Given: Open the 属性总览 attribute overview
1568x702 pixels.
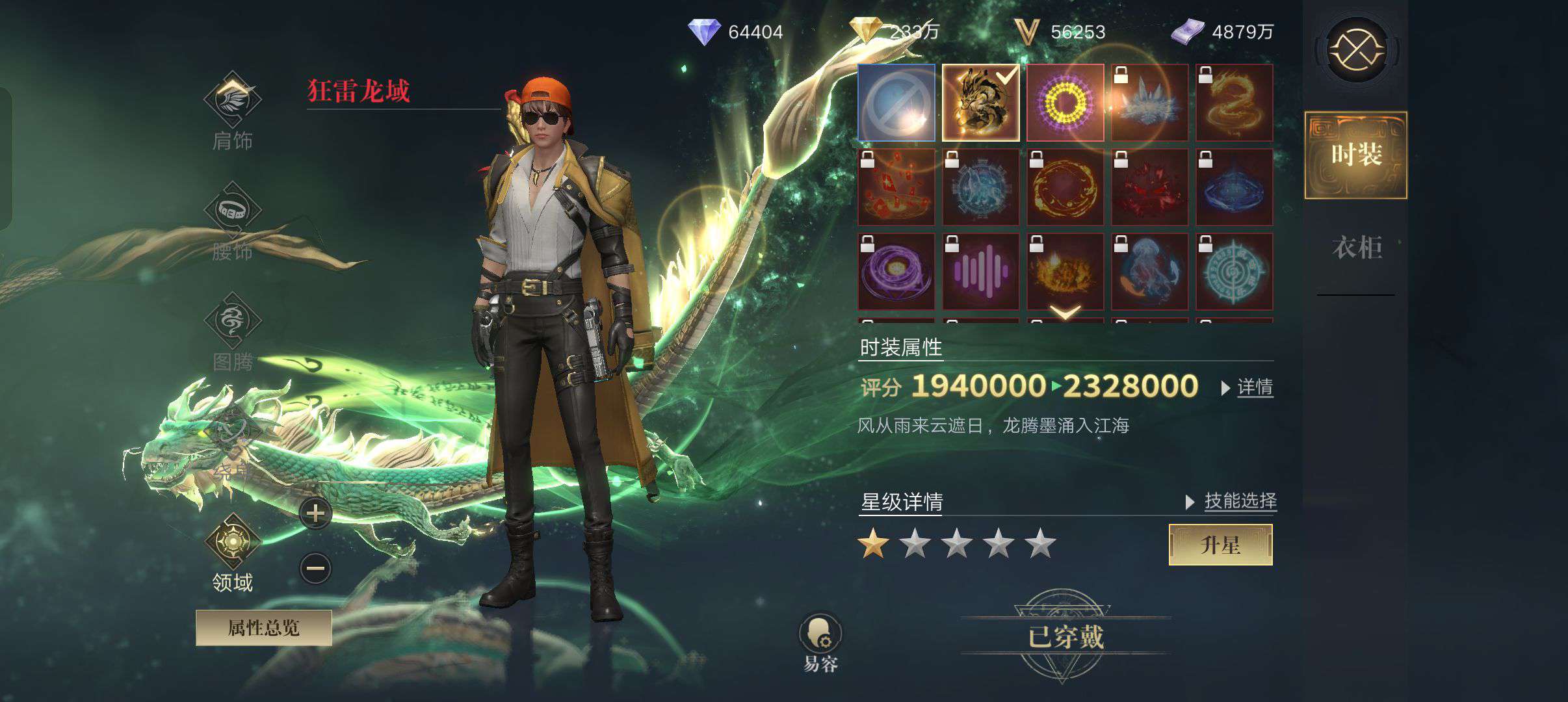Looking at the screenshot, I should 263,628.
